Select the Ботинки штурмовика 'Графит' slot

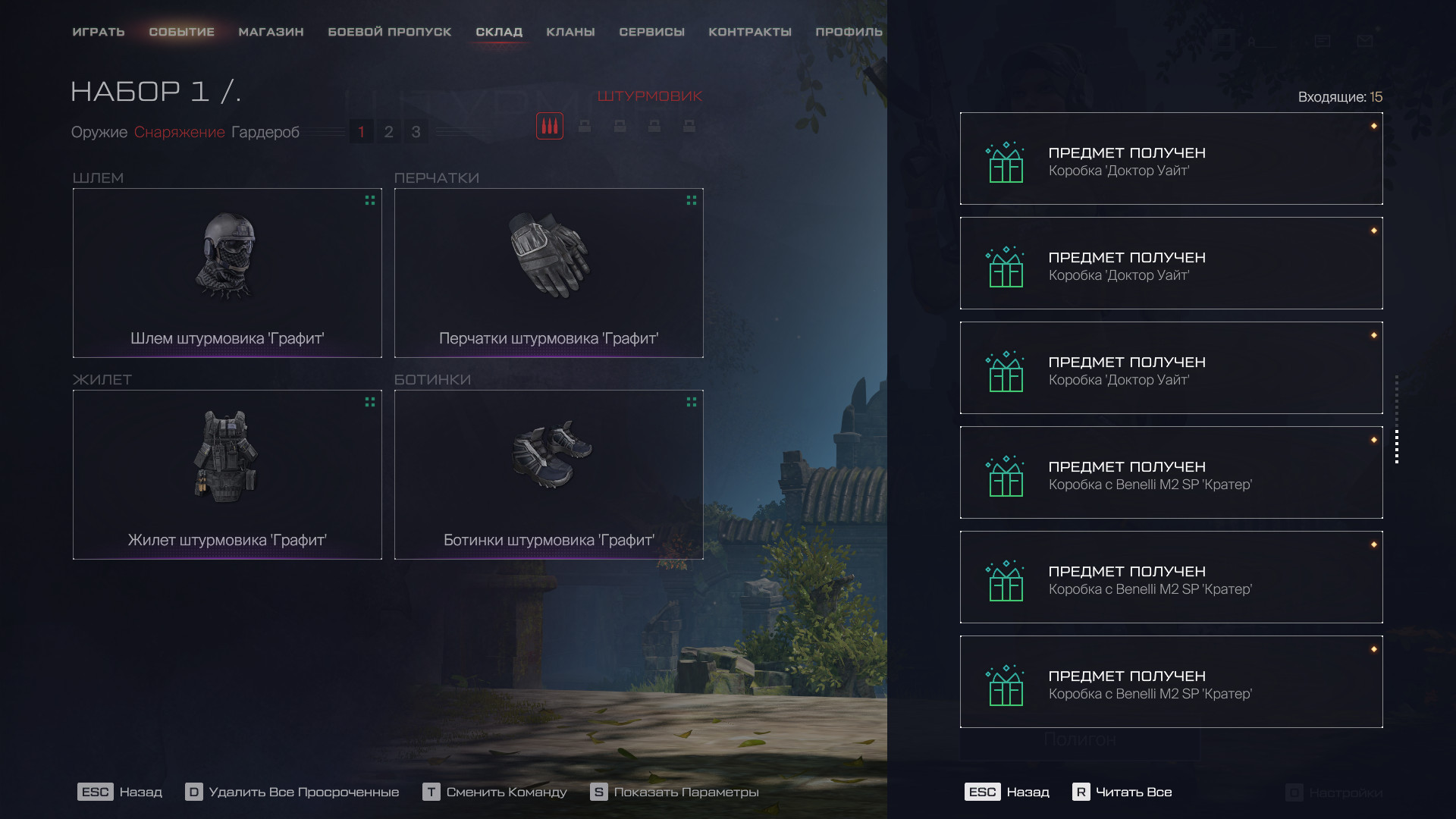pos(549,475)
